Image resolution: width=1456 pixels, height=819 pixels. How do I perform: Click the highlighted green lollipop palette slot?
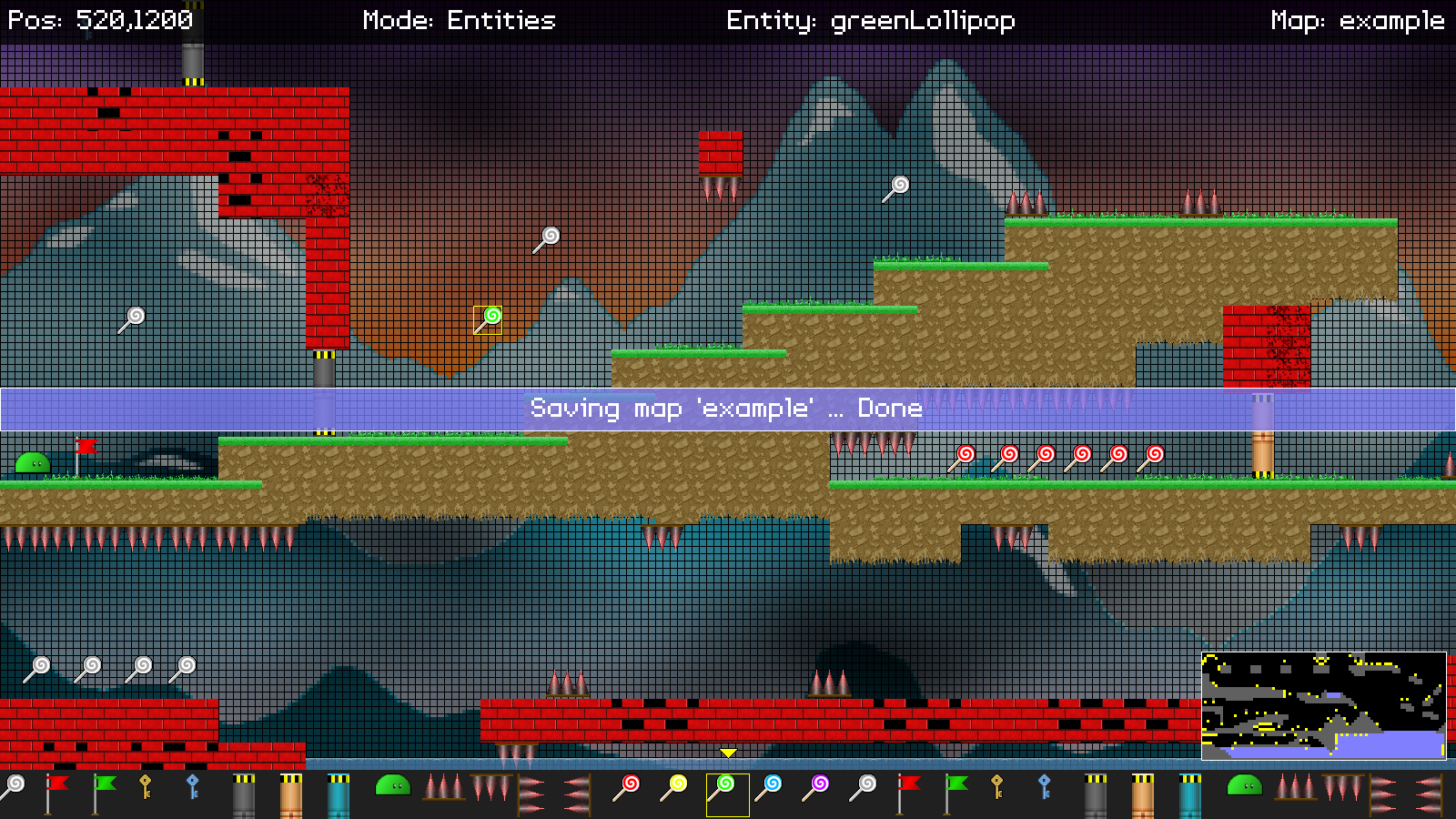click(727, 794)
